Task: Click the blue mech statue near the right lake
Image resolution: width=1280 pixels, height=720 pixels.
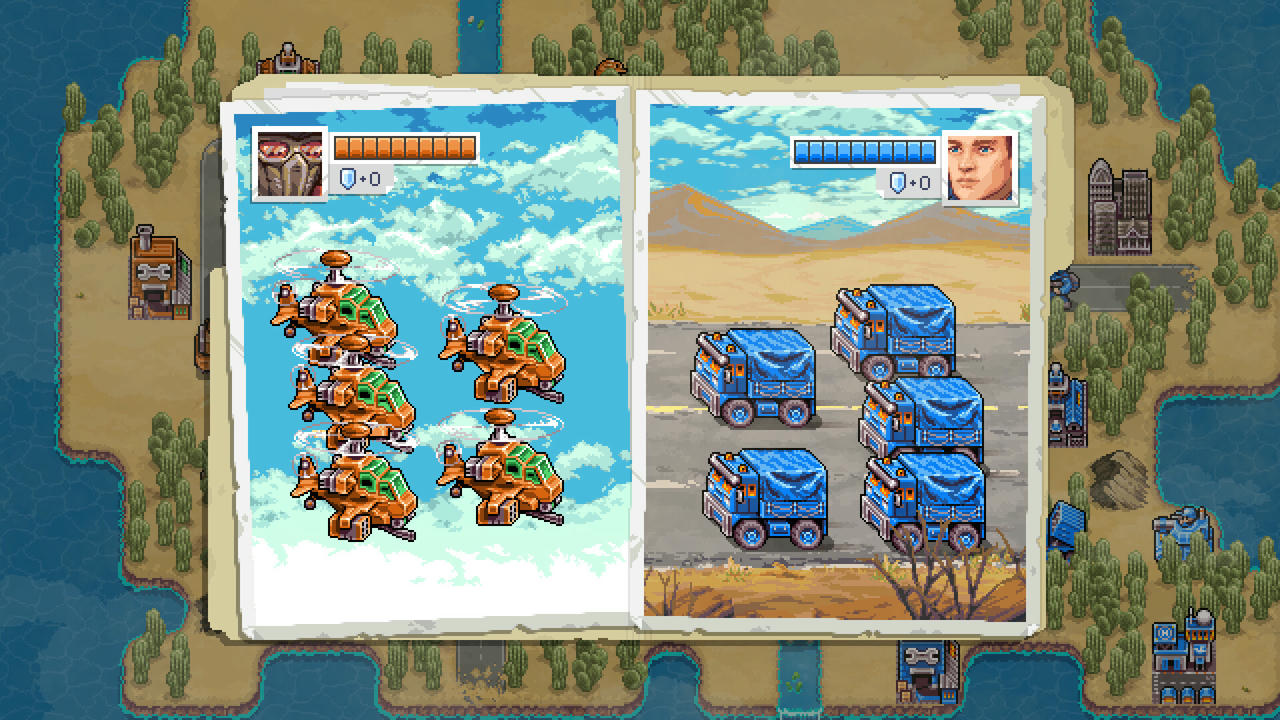Action: coord(1186,525)
